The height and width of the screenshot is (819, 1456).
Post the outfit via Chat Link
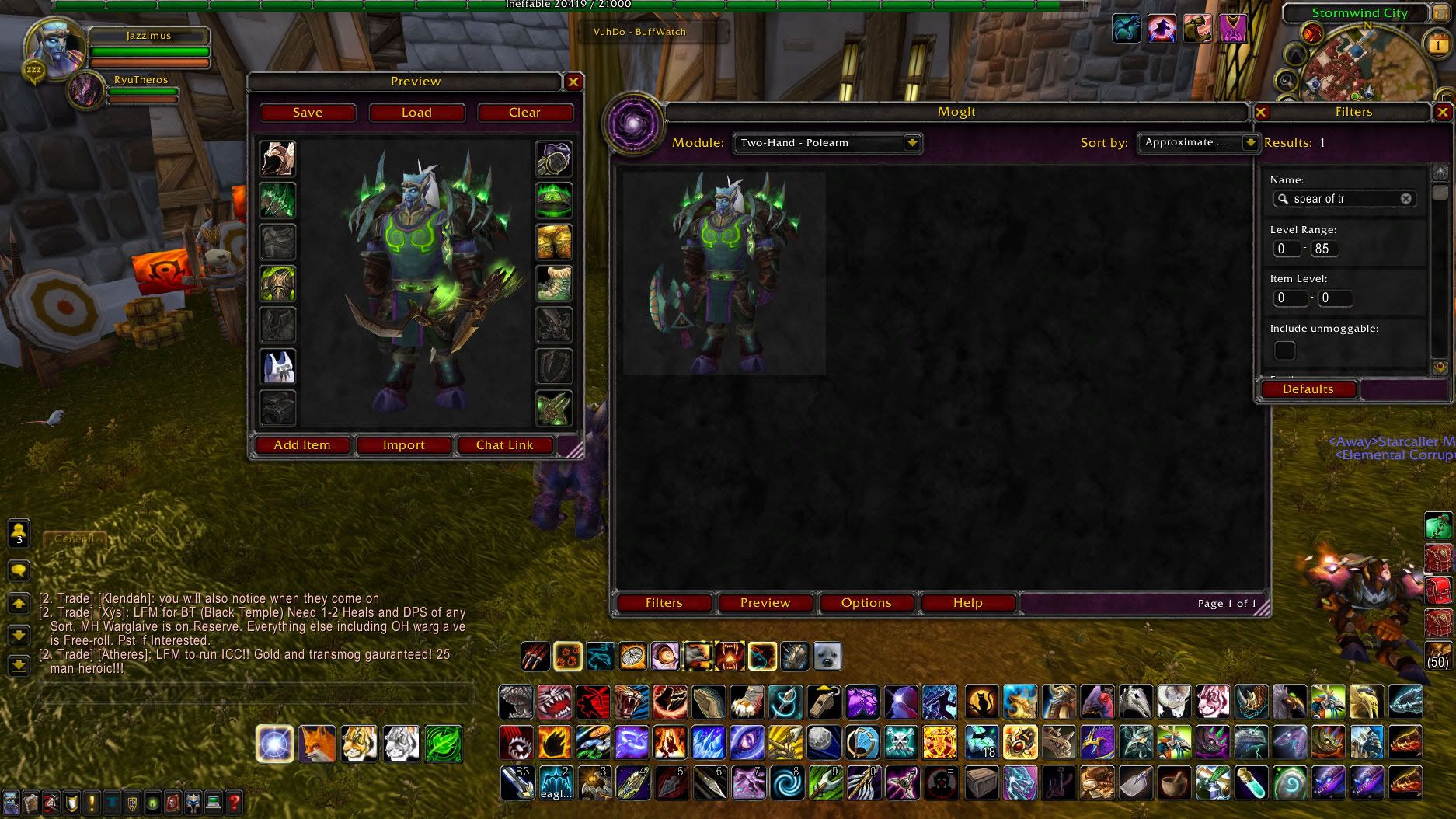pyautogui.click(x=504, y=445)
